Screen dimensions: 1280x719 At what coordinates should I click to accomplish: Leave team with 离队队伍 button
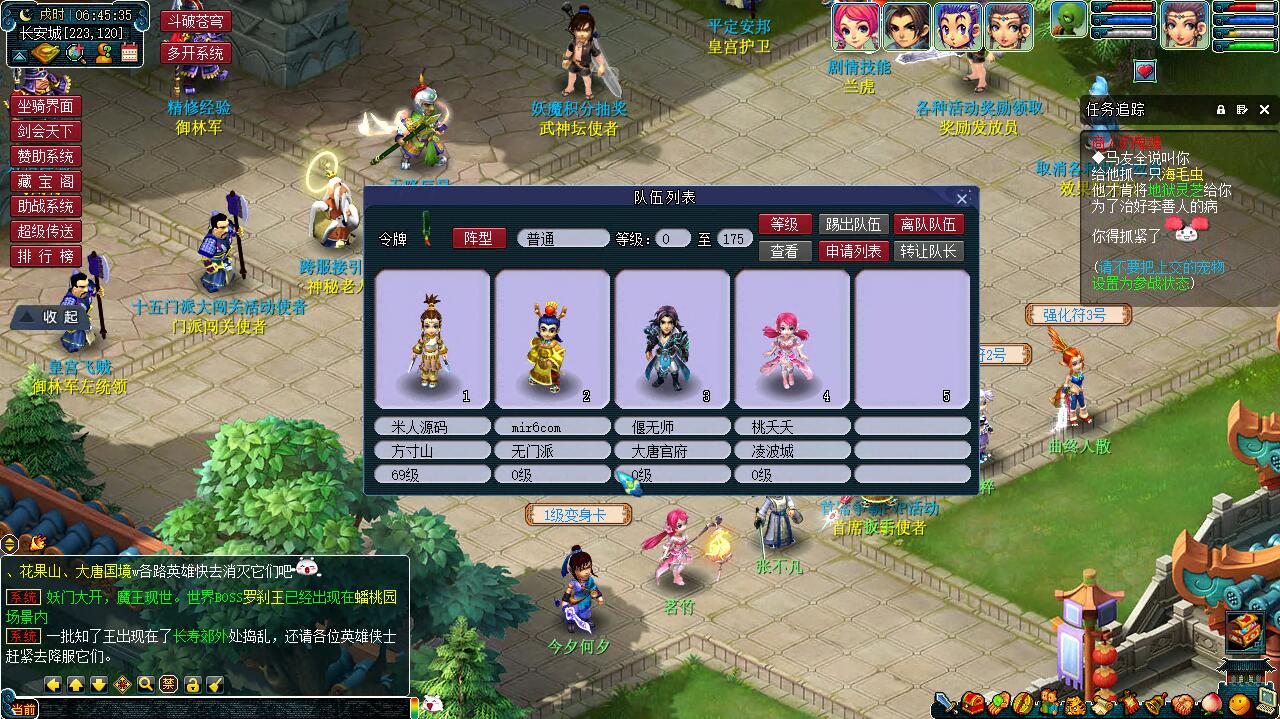(929, 225)
